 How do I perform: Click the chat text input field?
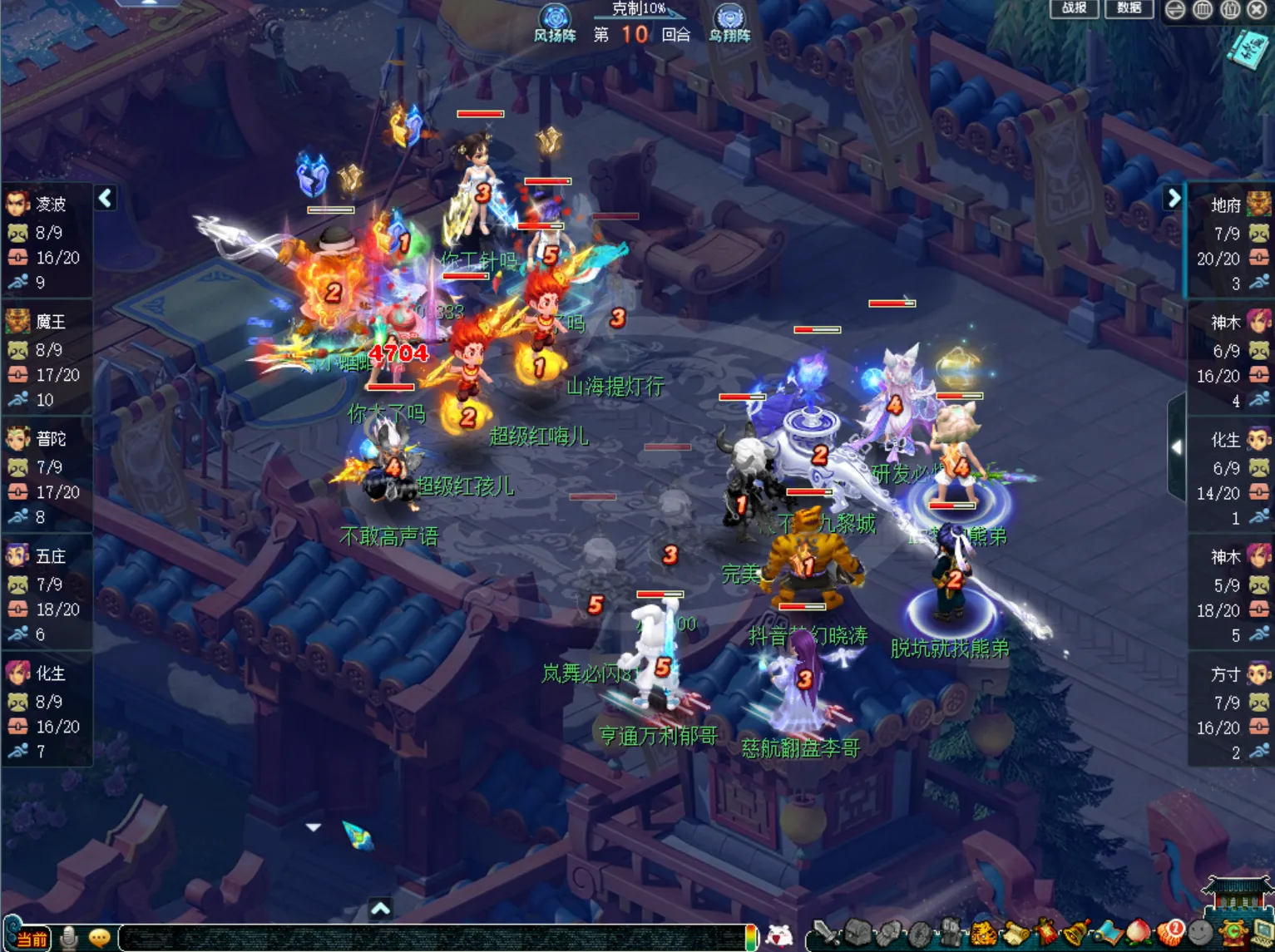coord(432,938)
